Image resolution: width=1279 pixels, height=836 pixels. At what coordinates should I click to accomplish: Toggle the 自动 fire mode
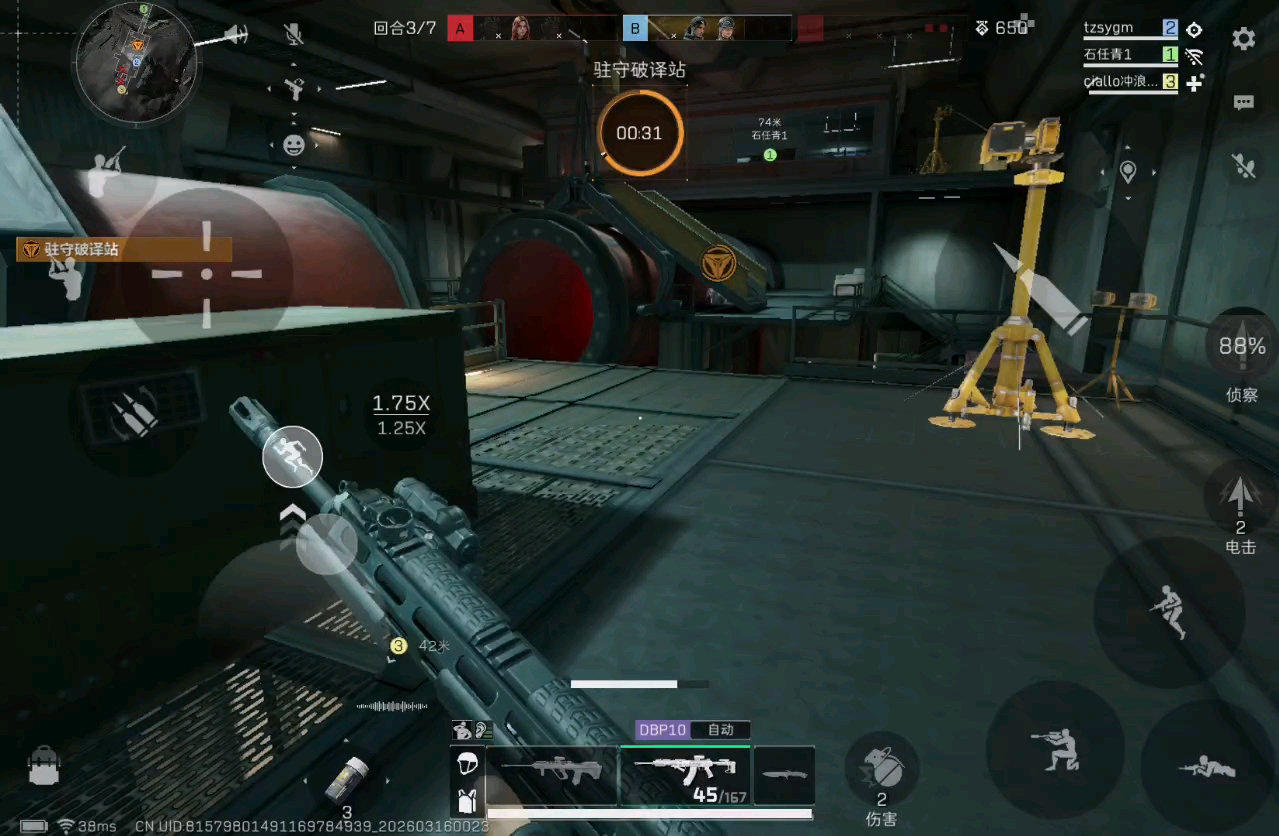721,730
